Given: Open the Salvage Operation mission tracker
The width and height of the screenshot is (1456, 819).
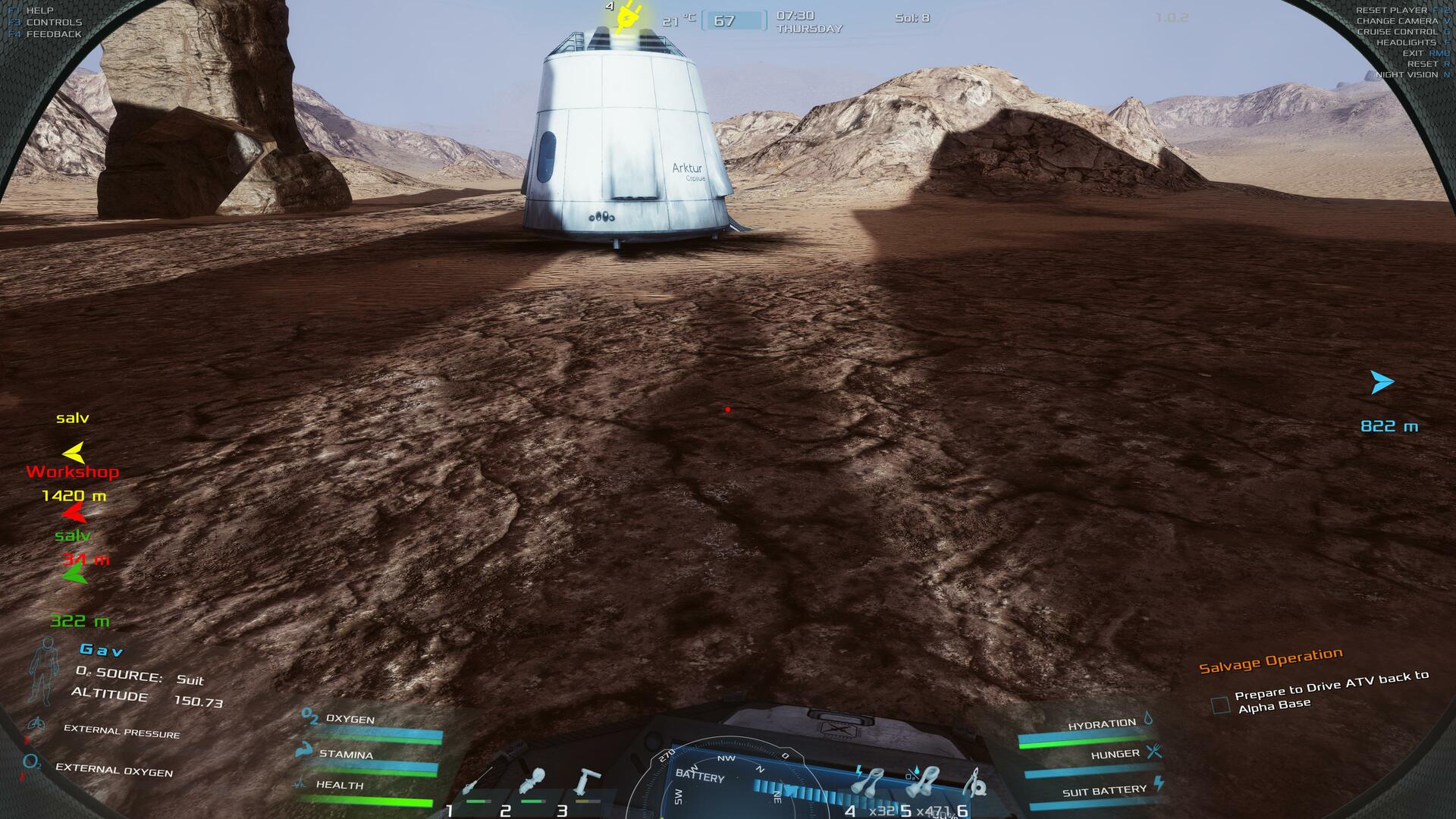Looking at the screenshot, I should 1270,660.
